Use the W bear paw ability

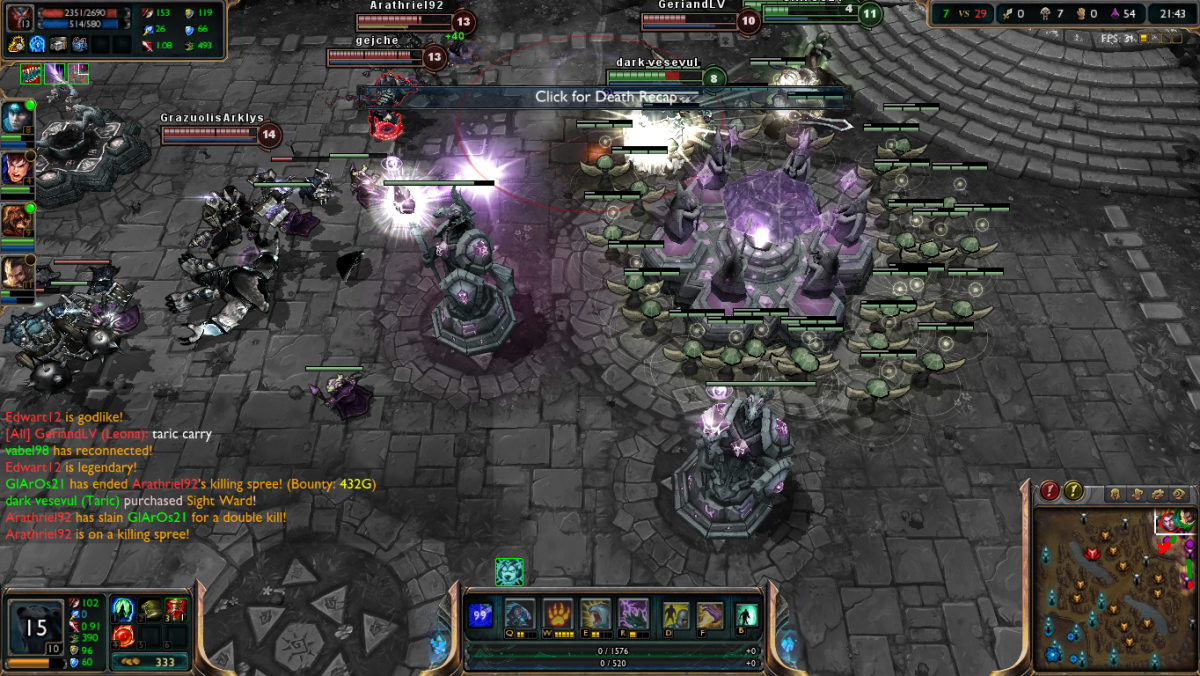click(x=557, y=613)
